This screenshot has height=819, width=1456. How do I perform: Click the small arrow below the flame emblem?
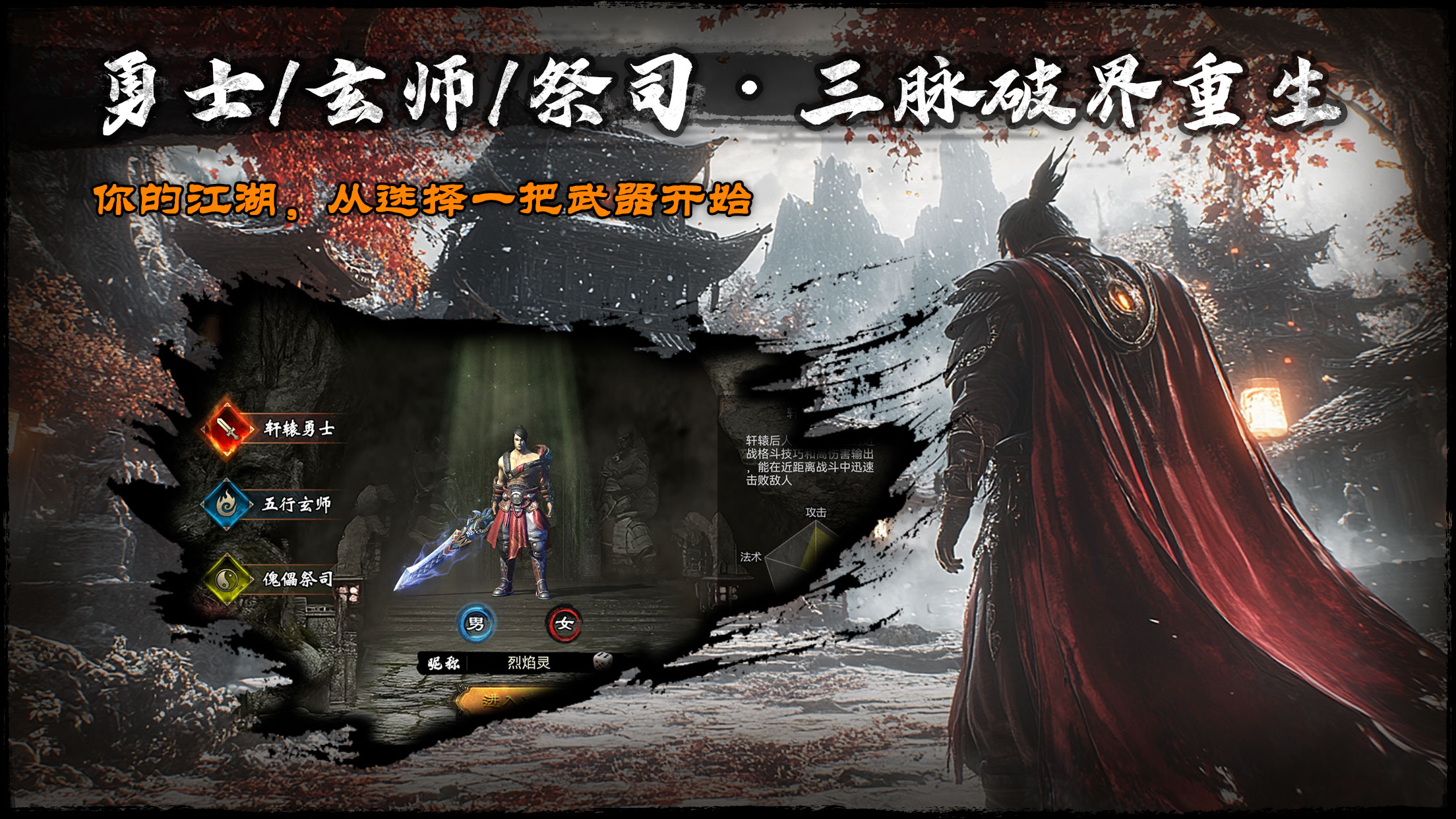pyautogui.click(x=226, y=528)
